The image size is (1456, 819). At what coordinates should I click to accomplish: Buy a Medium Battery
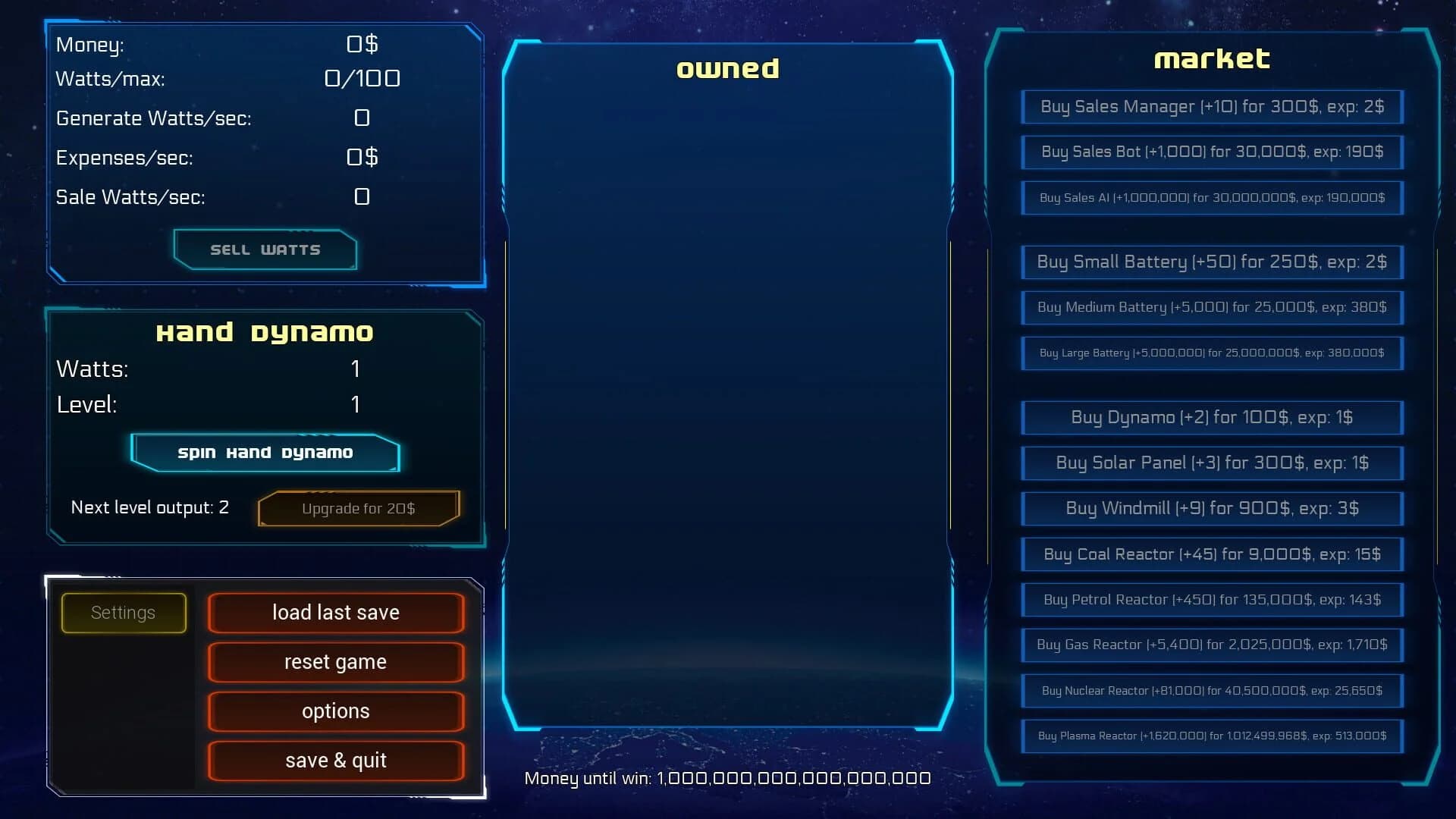point(1211,308)
